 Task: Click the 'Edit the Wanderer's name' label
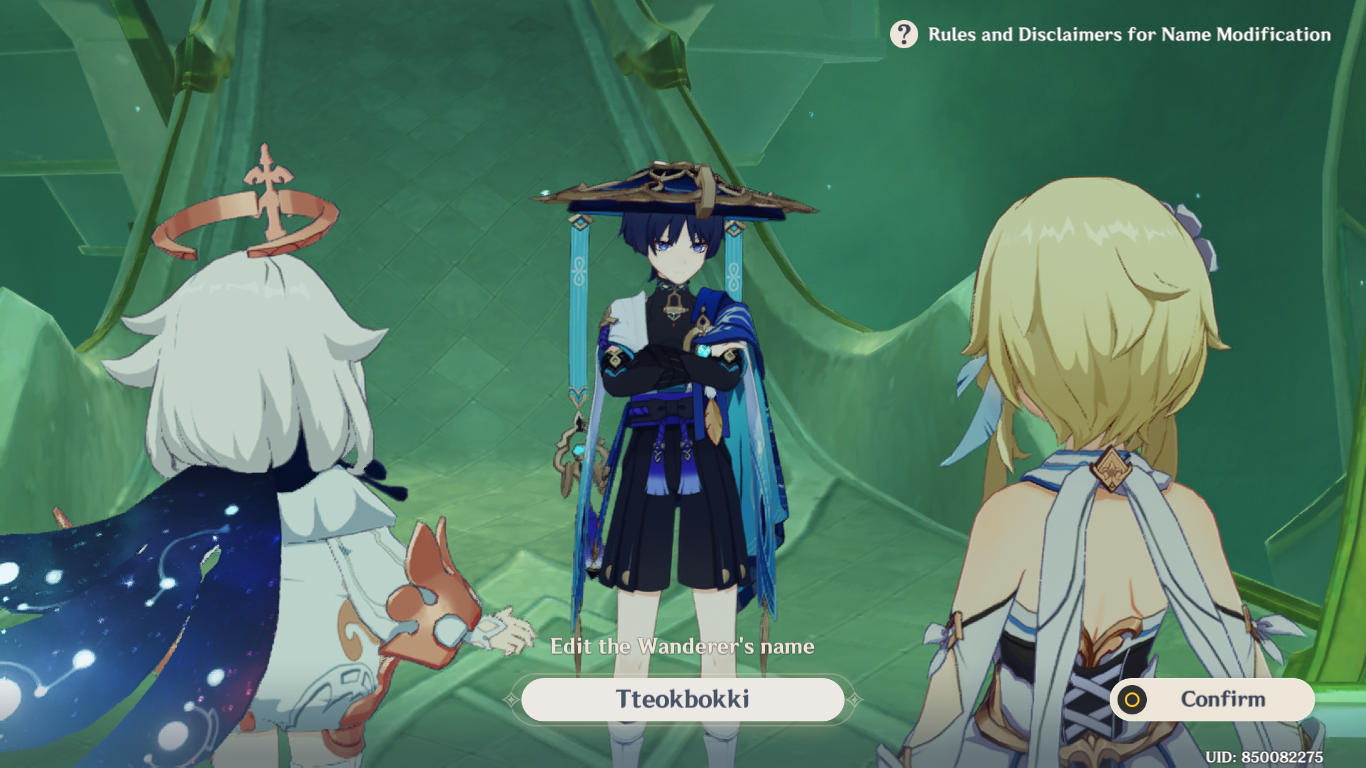(x=683, y=646)
